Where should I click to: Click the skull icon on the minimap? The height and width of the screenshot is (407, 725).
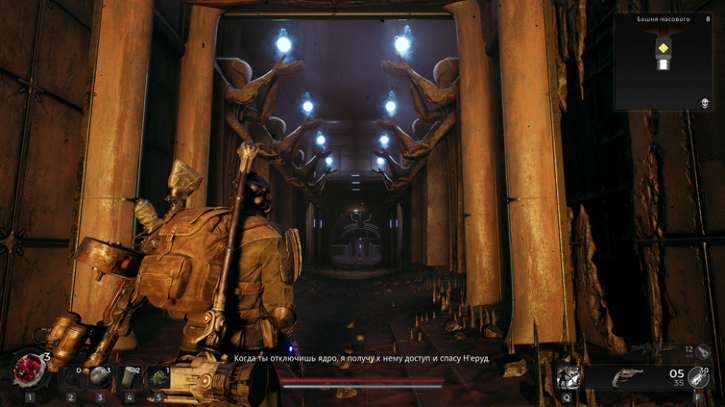[704, 103]
